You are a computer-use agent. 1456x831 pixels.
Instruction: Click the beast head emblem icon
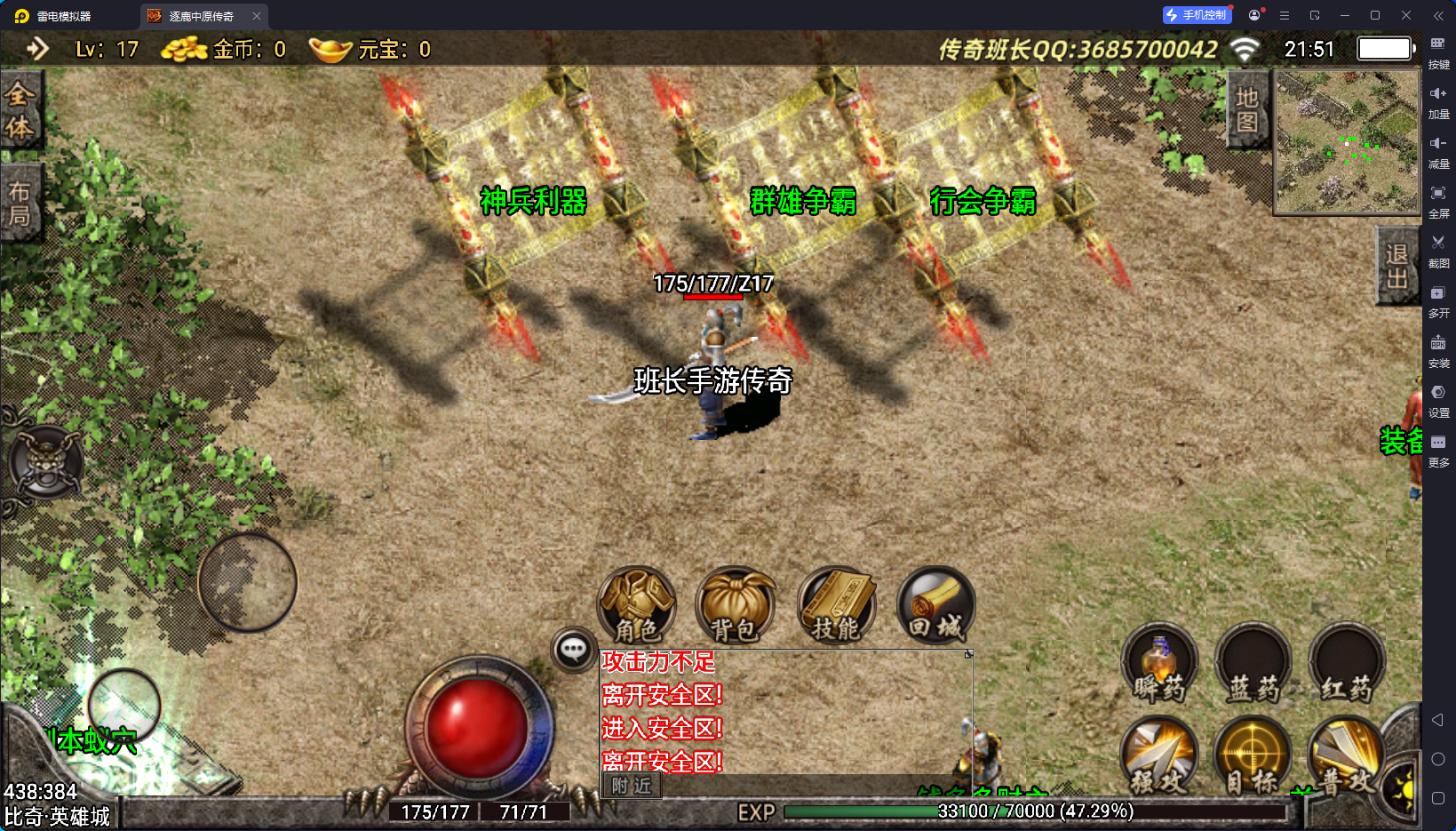click(x=46, y=462)
